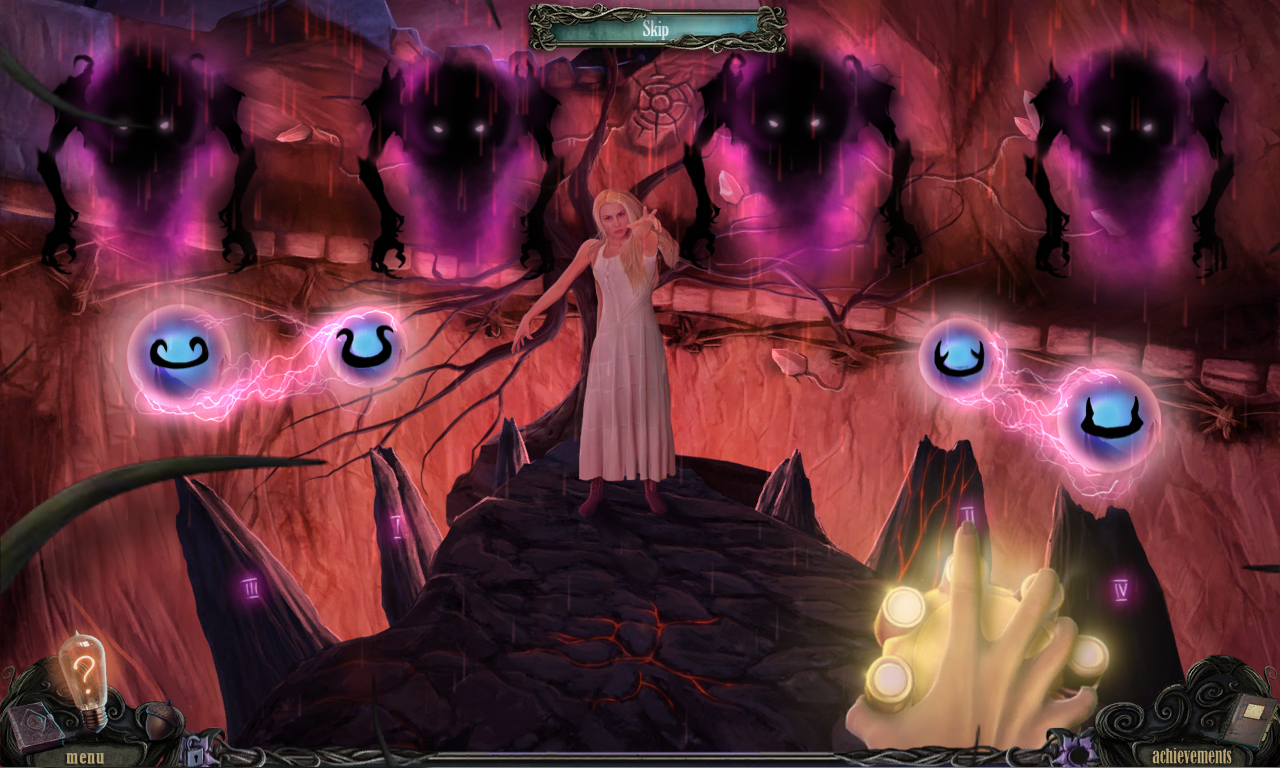This screenshot has height=768, width=1280.
Task: Choose the largest orb with pointed horns
Action: pyautogui.click(x=1109, y=419)
